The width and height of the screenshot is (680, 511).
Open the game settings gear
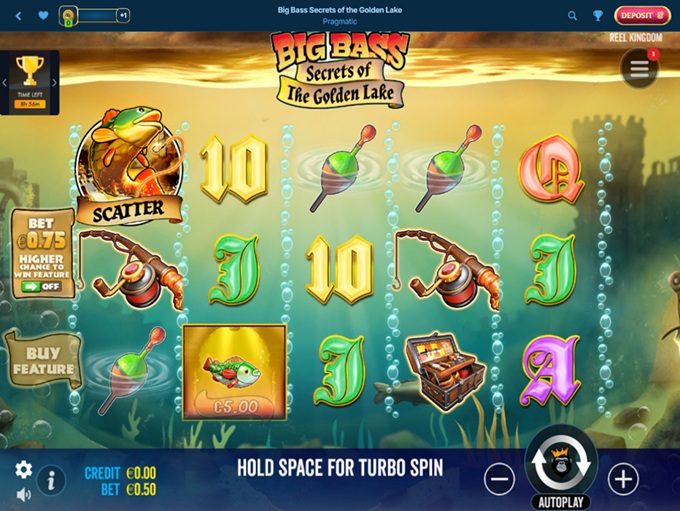[23, 470]
